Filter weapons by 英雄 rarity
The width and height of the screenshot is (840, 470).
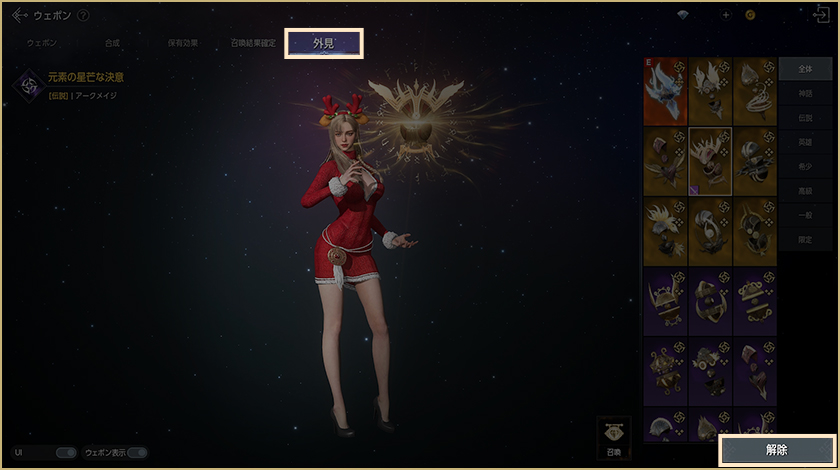[805, 142]
